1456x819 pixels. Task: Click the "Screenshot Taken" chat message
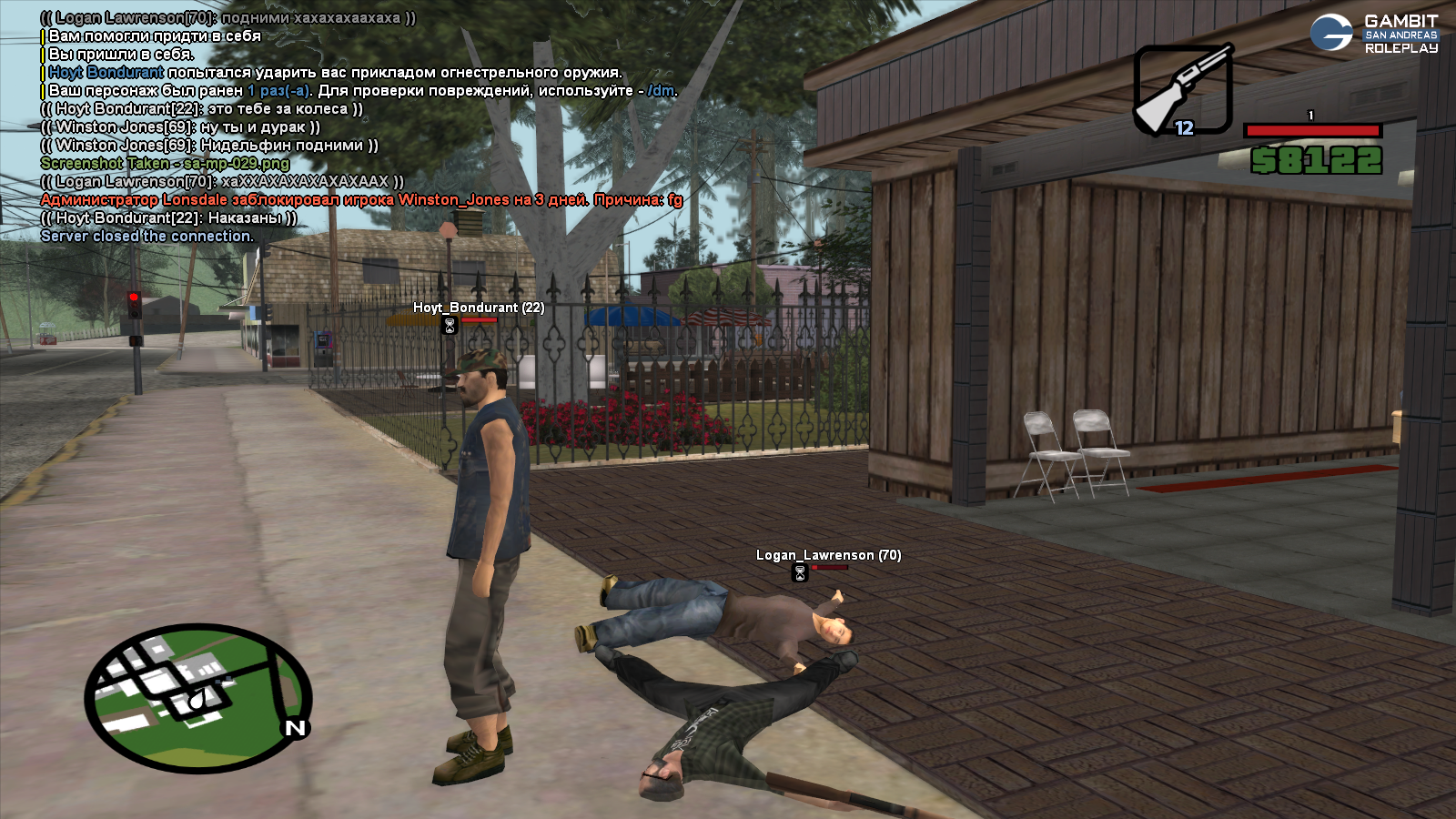[165, 164]
